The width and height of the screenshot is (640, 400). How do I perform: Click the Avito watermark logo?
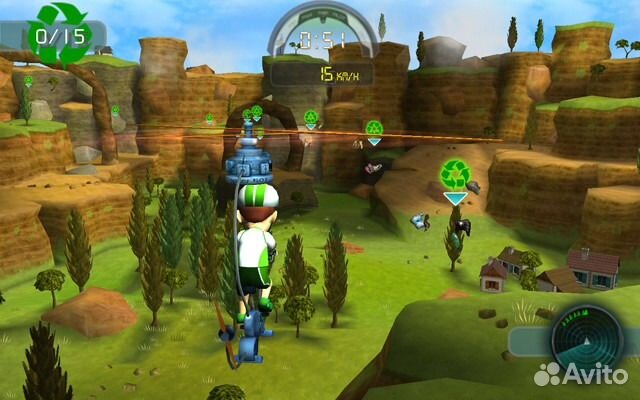click(x=582, y=375)
